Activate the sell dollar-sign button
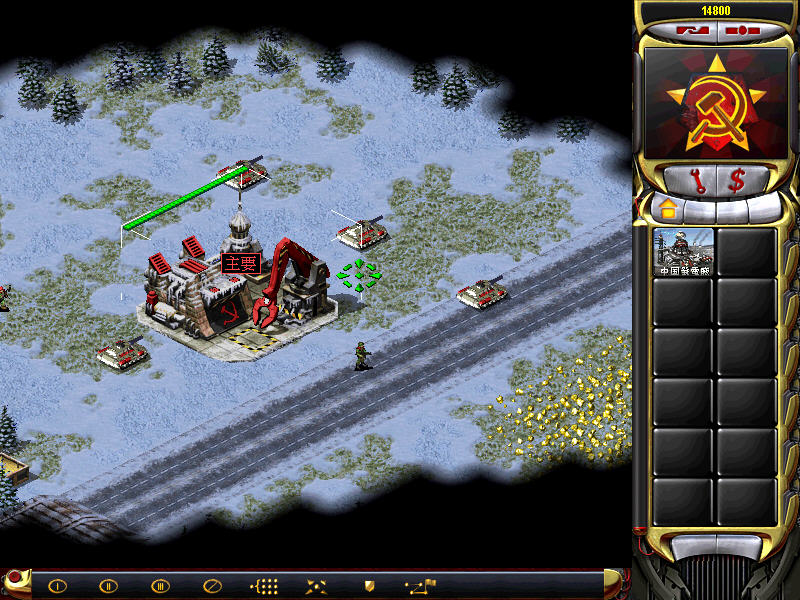 coord(737,182)
